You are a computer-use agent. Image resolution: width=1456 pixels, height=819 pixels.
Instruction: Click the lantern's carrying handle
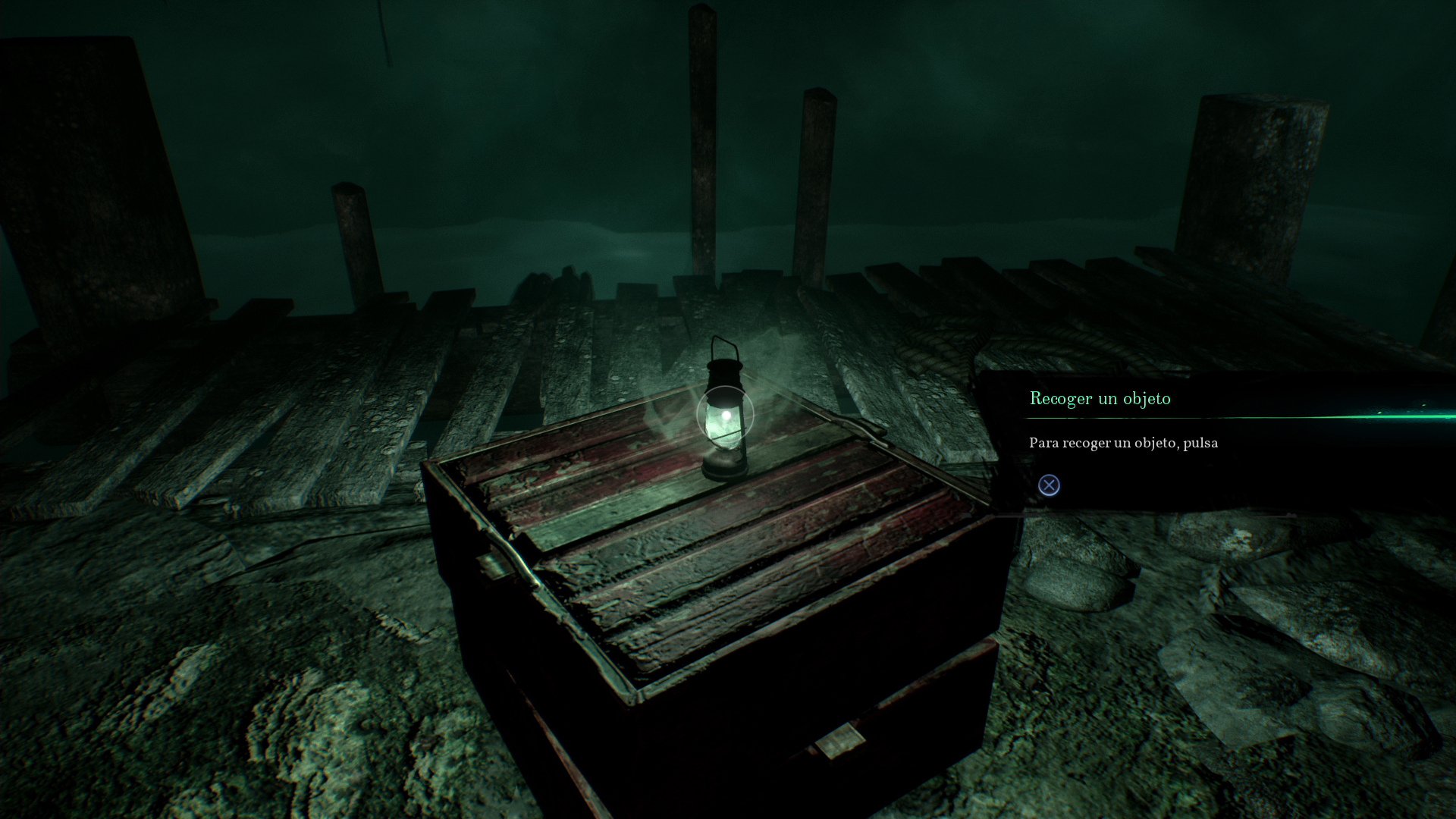pyautogui.click(x=724, y=346)
